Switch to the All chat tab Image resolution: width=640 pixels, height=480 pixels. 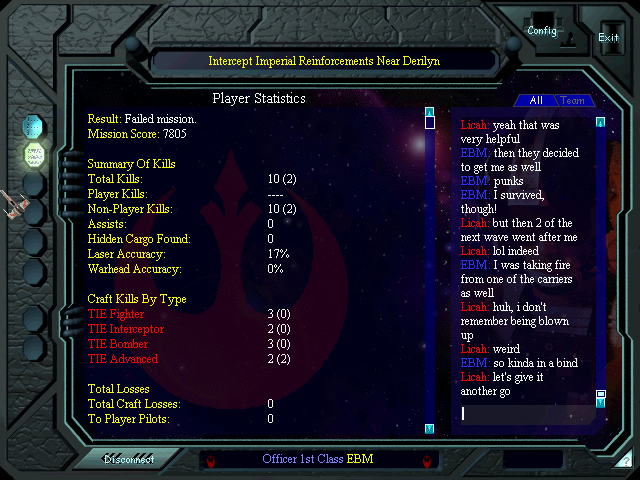point(536,101)
